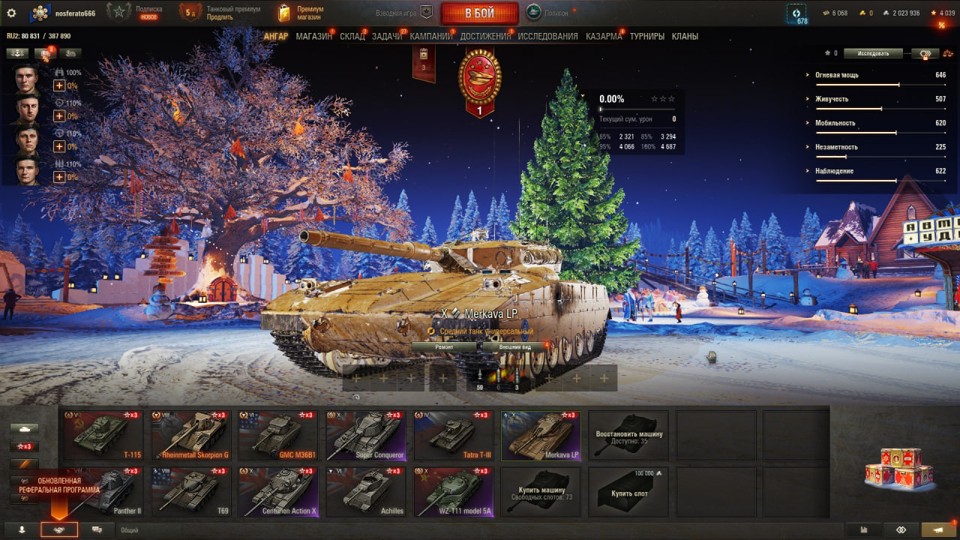Open the КЛАНЫ tab

pos(685,37)
